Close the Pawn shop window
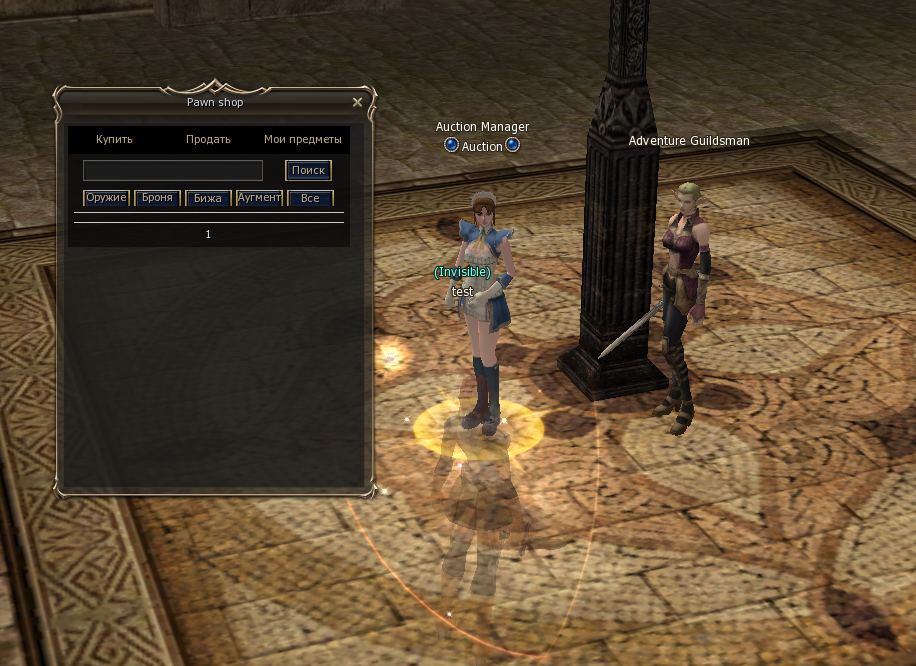916x666 pixels. click(358, 102)
